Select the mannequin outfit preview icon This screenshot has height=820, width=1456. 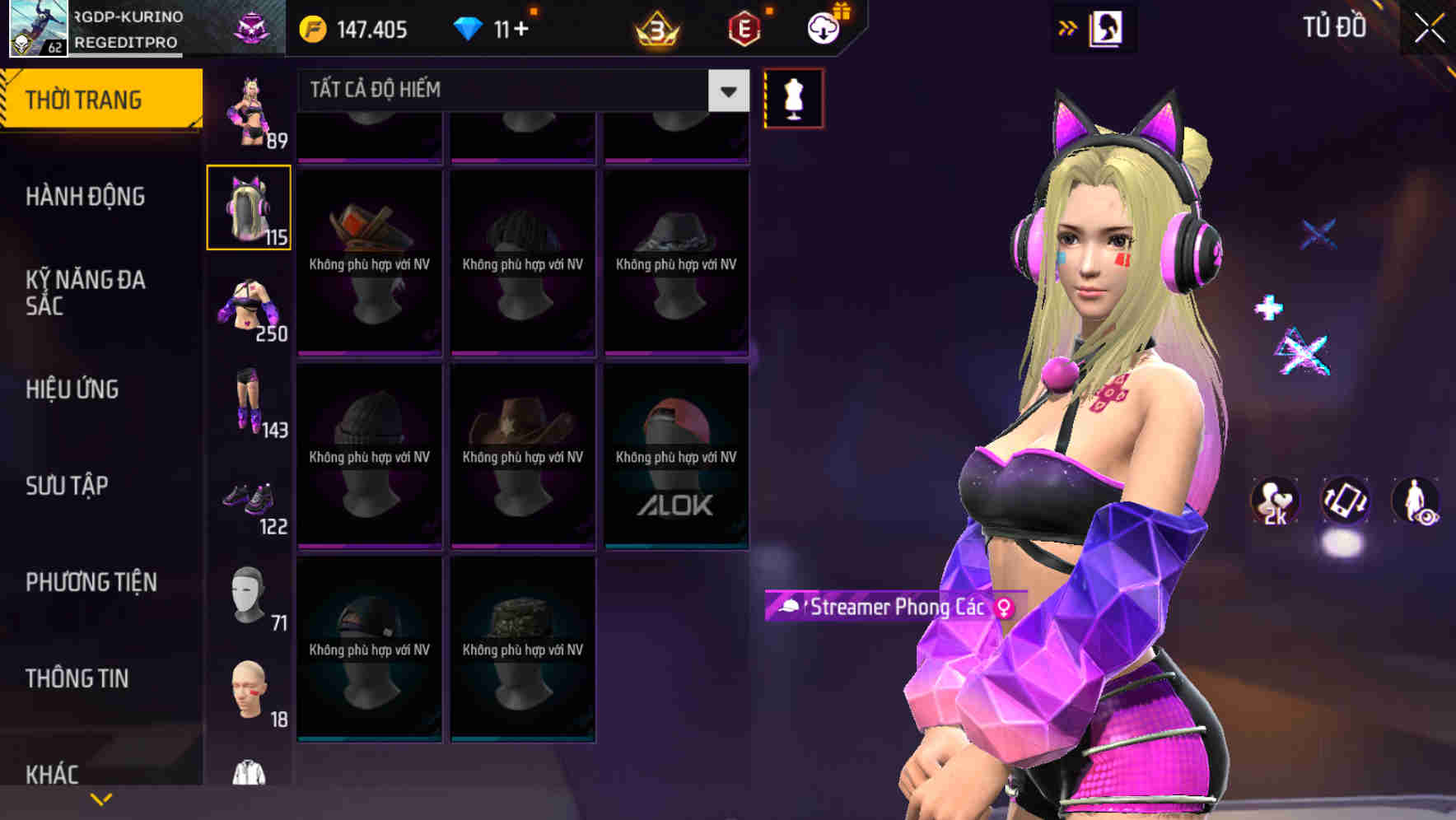tap(793, 97)
